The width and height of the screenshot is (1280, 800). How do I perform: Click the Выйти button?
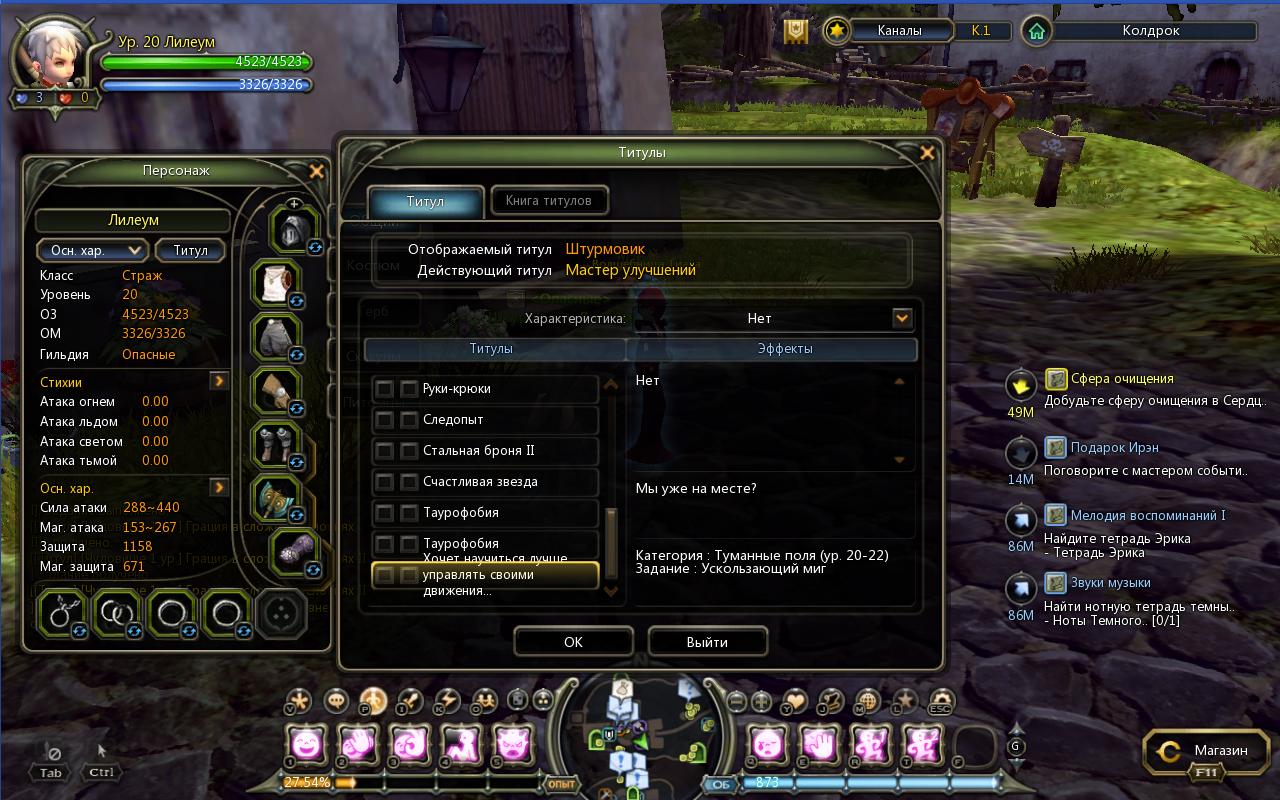point(707,642)
